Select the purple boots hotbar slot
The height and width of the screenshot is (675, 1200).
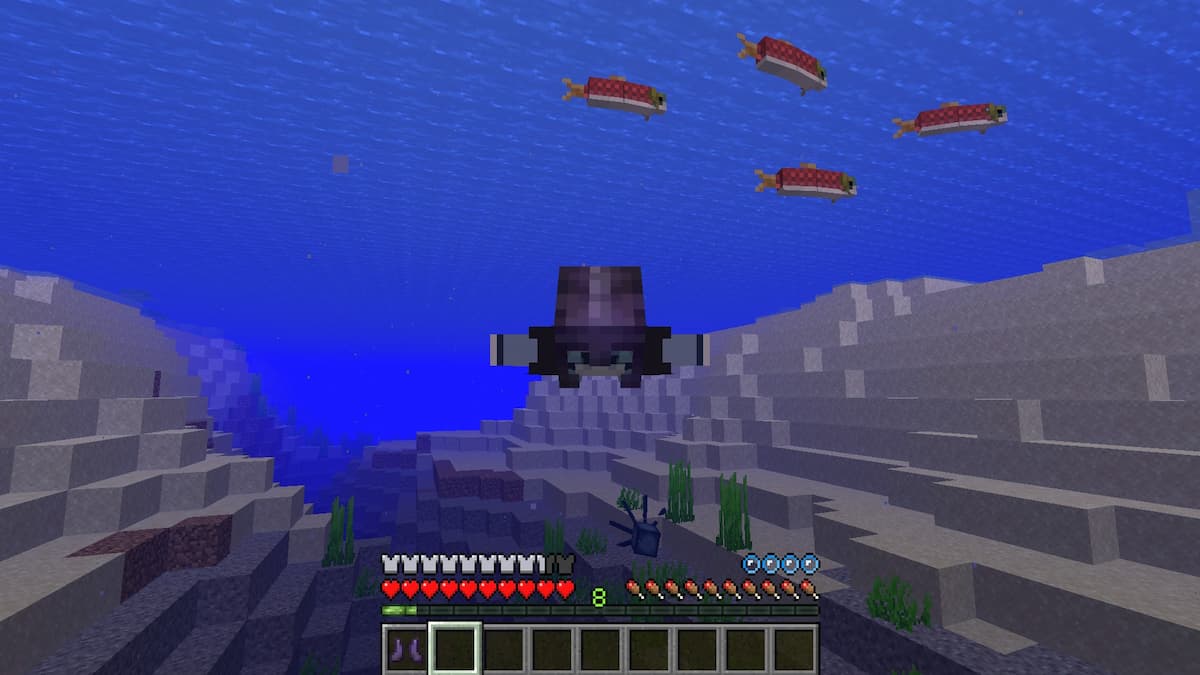pos(406,648)
